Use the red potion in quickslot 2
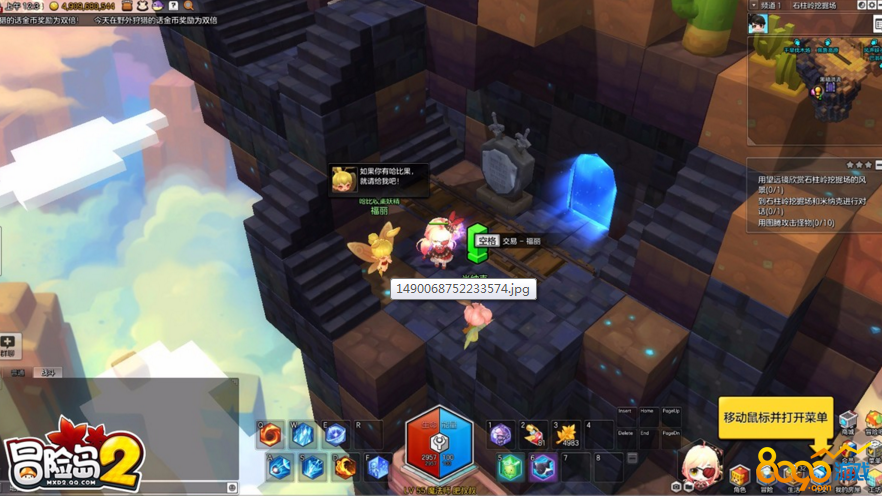 [x=535, y=434]
